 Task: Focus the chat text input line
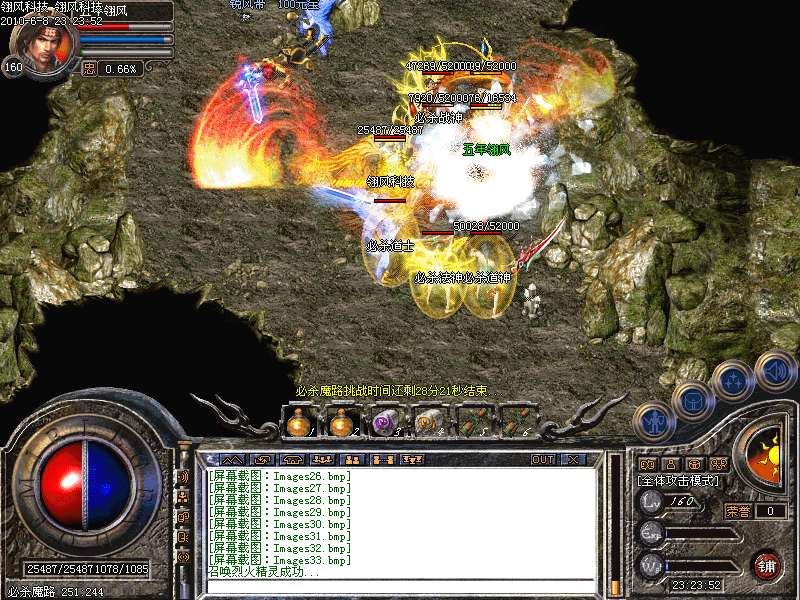tap(400, 587)
